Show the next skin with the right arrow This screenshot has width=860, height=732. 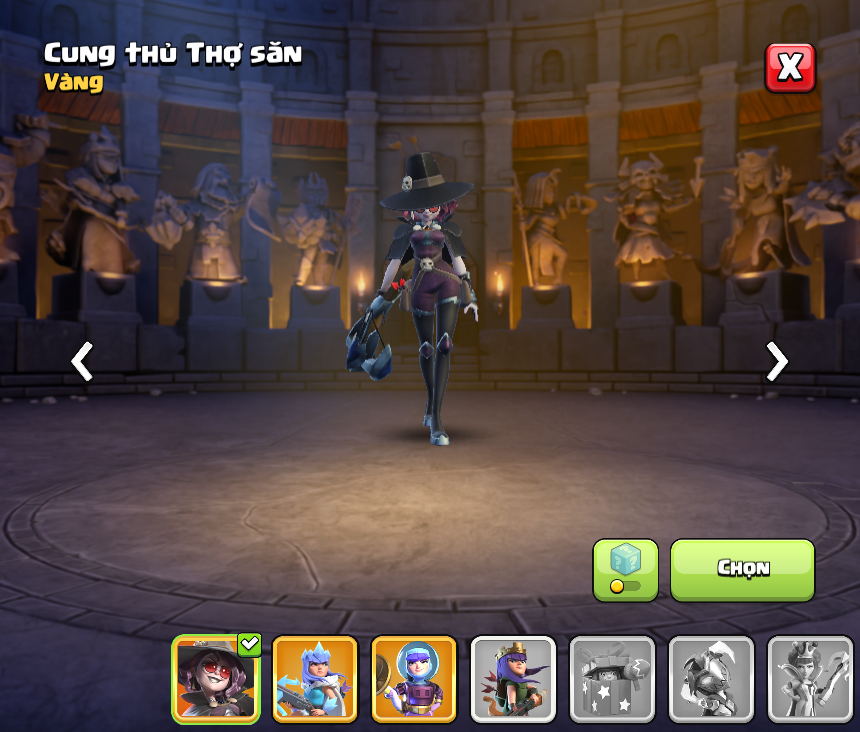(776, 361)
